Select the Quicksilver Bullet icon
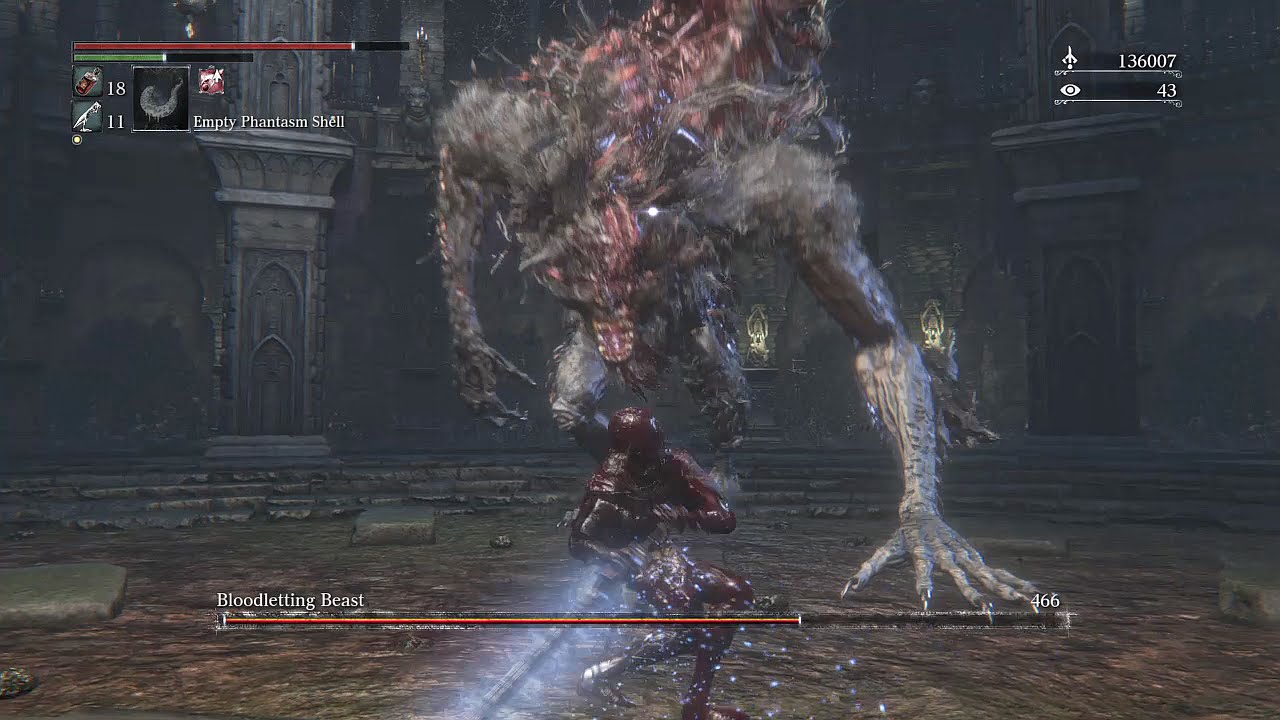 pyautogui.click(x=87, y=118)
